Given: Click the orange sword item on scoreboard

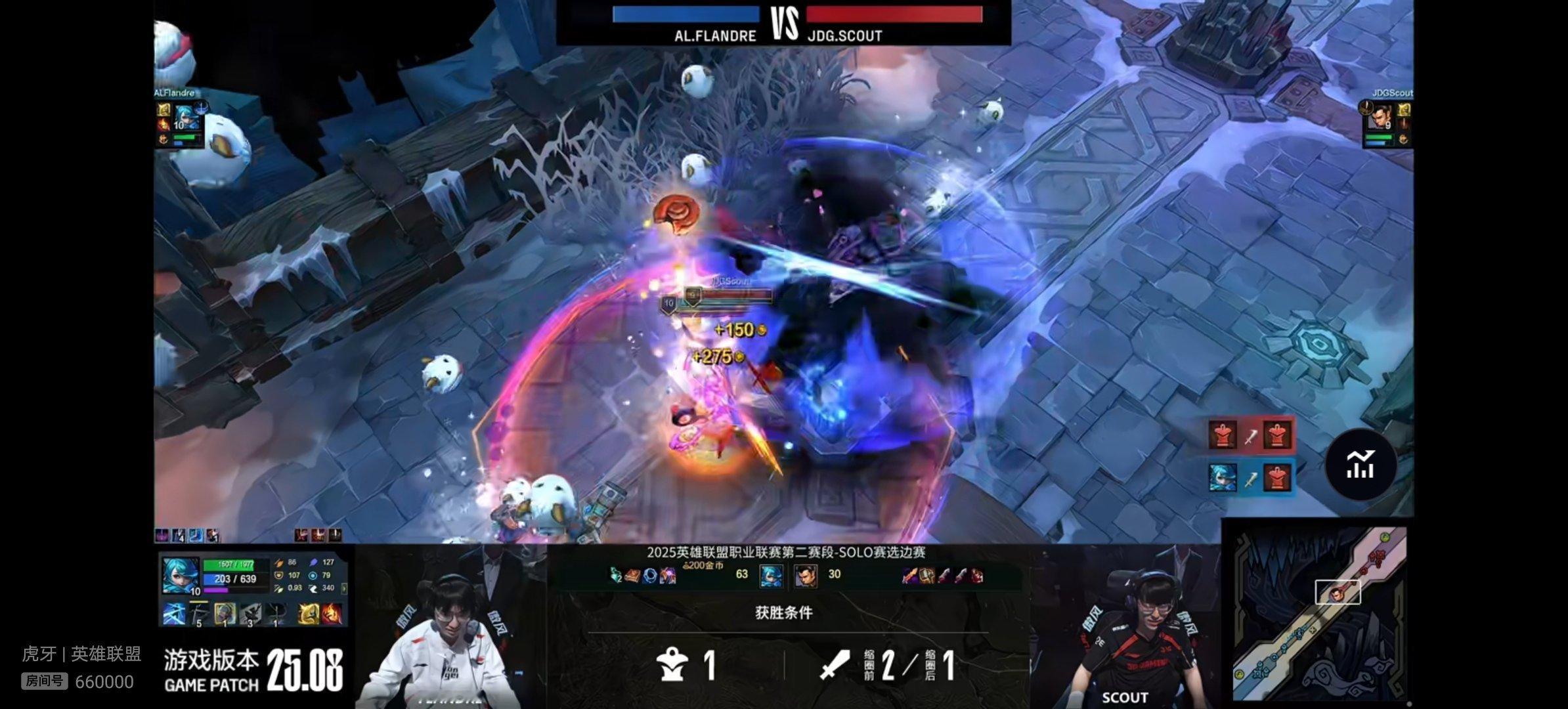Looking at the screenshot, I should 909,576.
